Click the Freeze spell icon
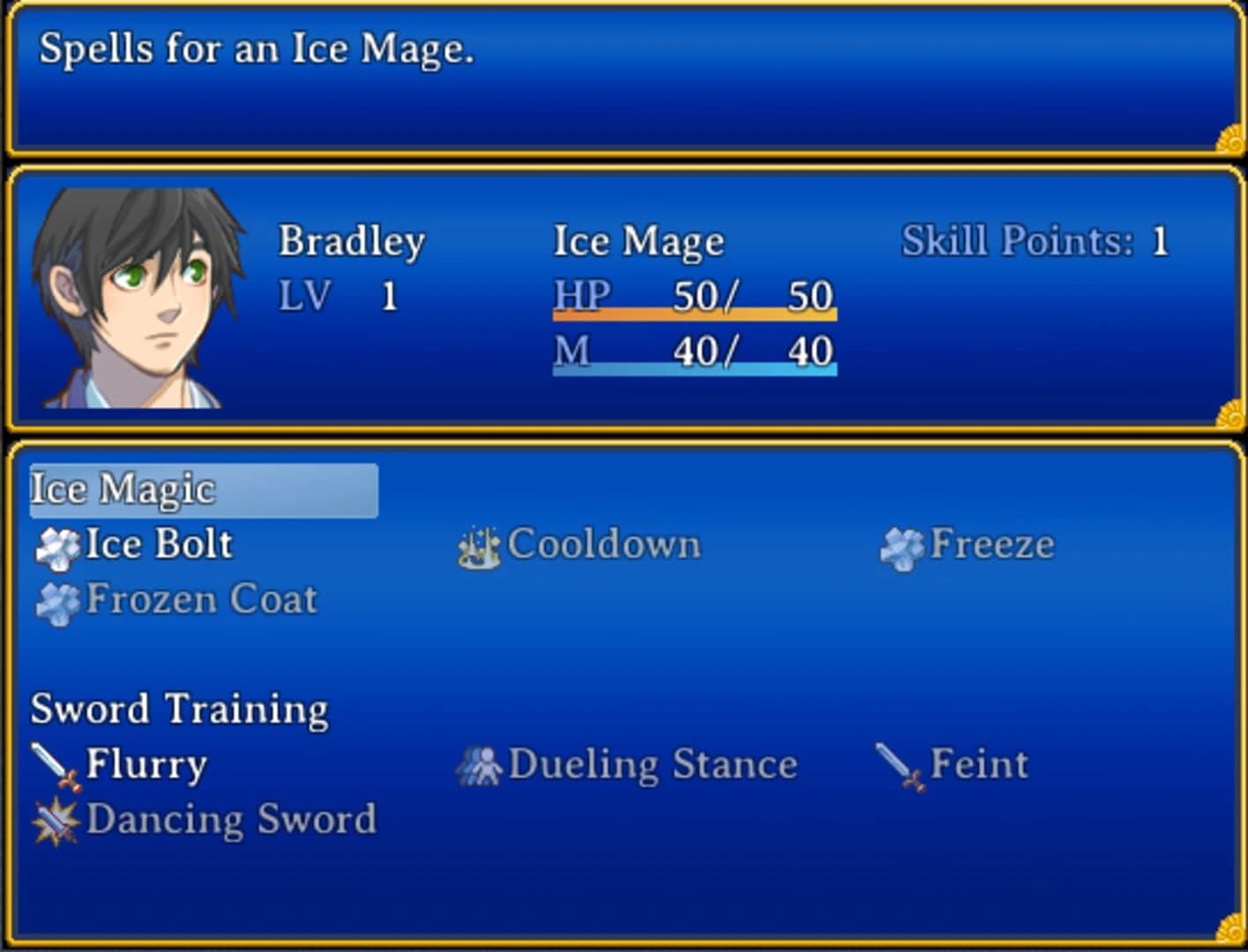 [x=900, y=545]
